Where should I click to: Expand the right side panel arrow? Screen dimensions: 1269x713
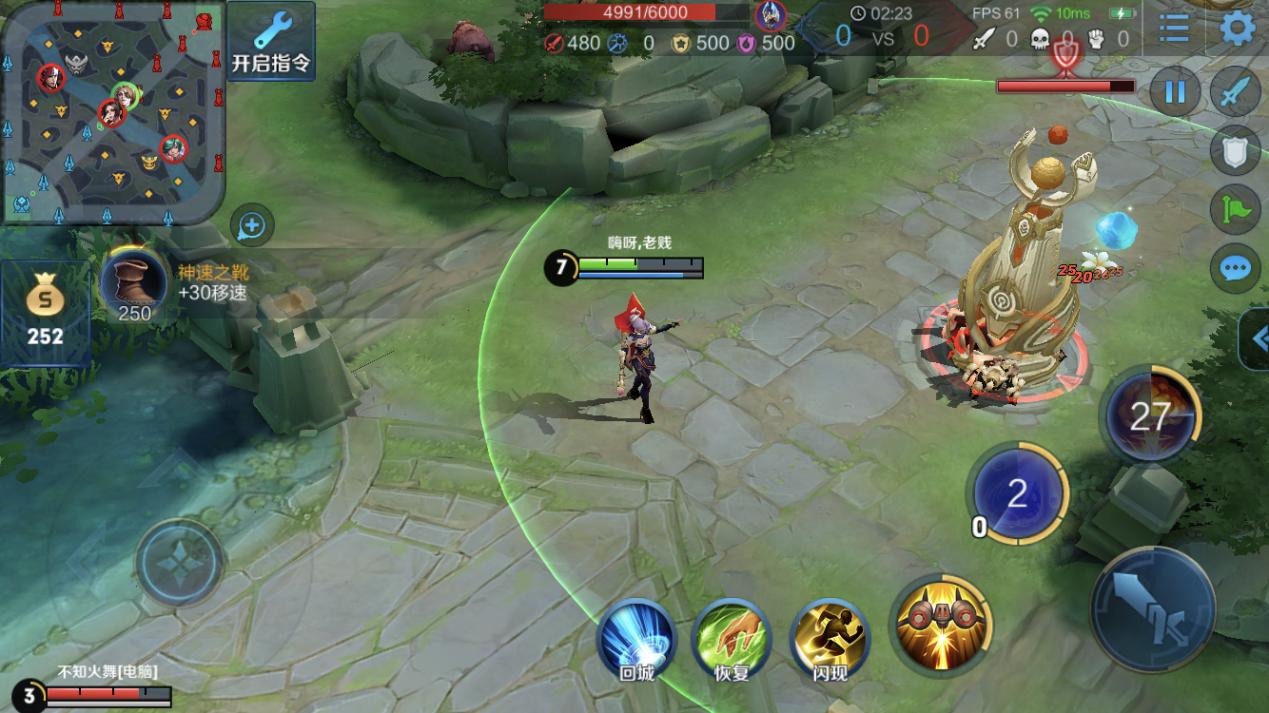[x=1256, y=340]
